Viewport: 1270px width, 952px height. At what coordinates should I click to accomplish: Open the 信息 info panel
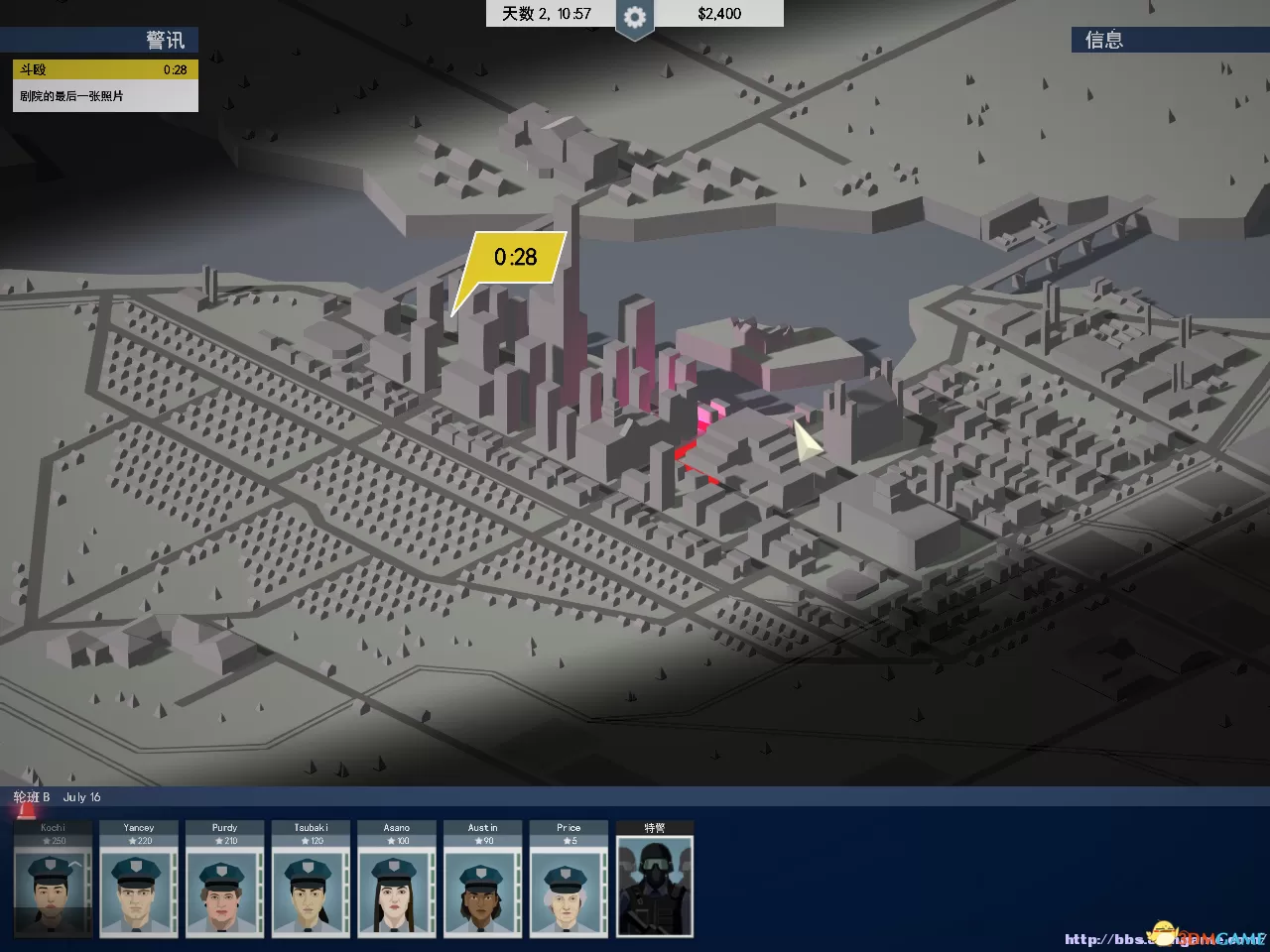point(1169,40)
